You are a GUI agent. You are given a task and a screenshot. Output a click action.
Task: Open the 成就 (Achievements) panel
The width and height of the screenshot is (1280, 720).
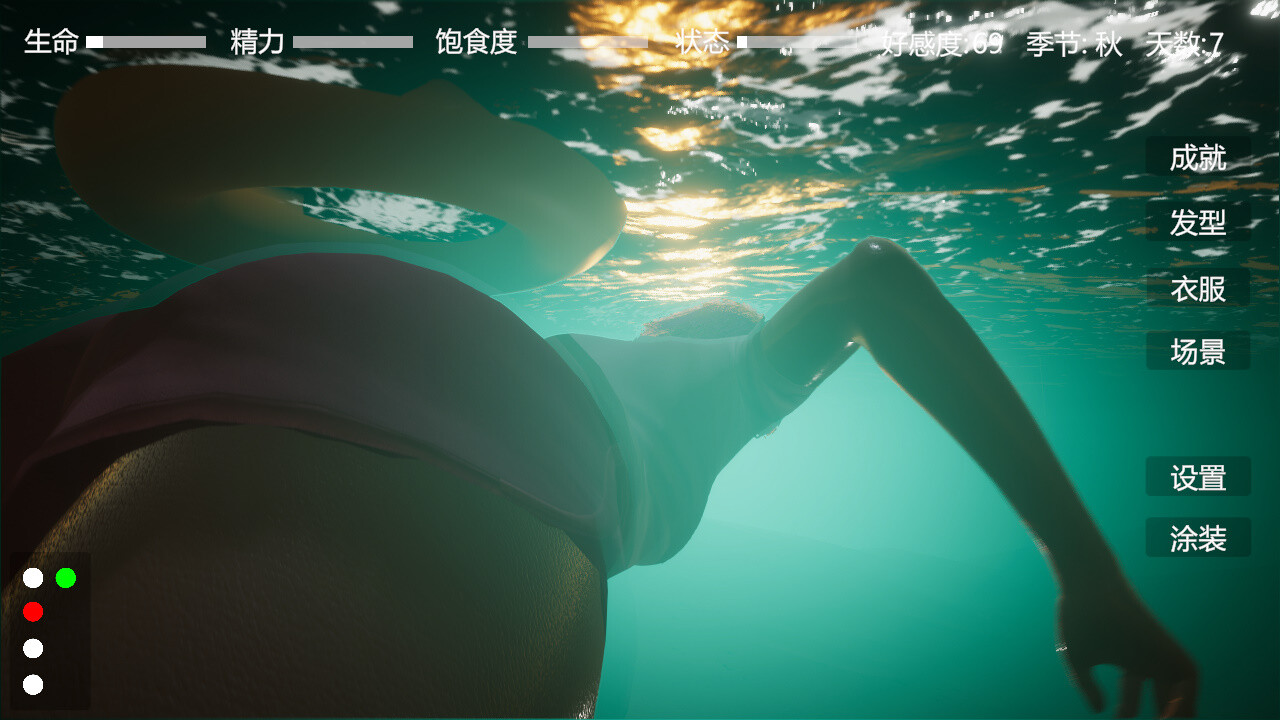coord(1197,159)
